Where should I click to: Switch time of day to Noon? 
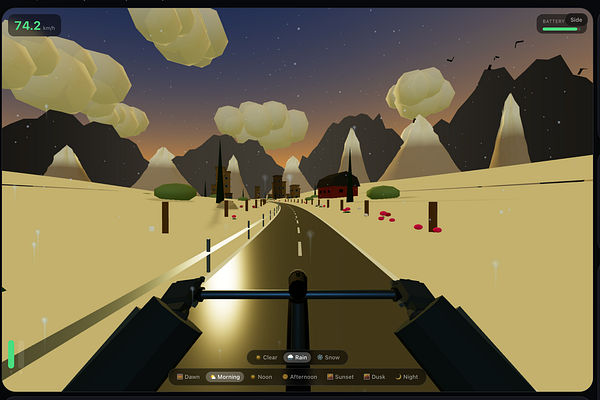click(262, 377)
